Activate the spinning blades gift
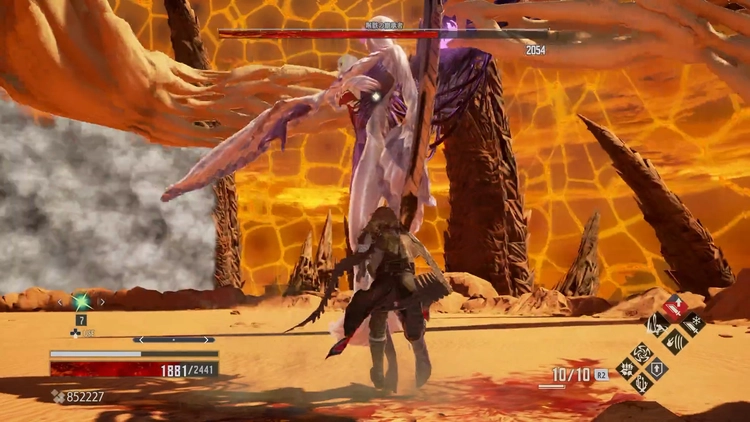 point(641,352)
